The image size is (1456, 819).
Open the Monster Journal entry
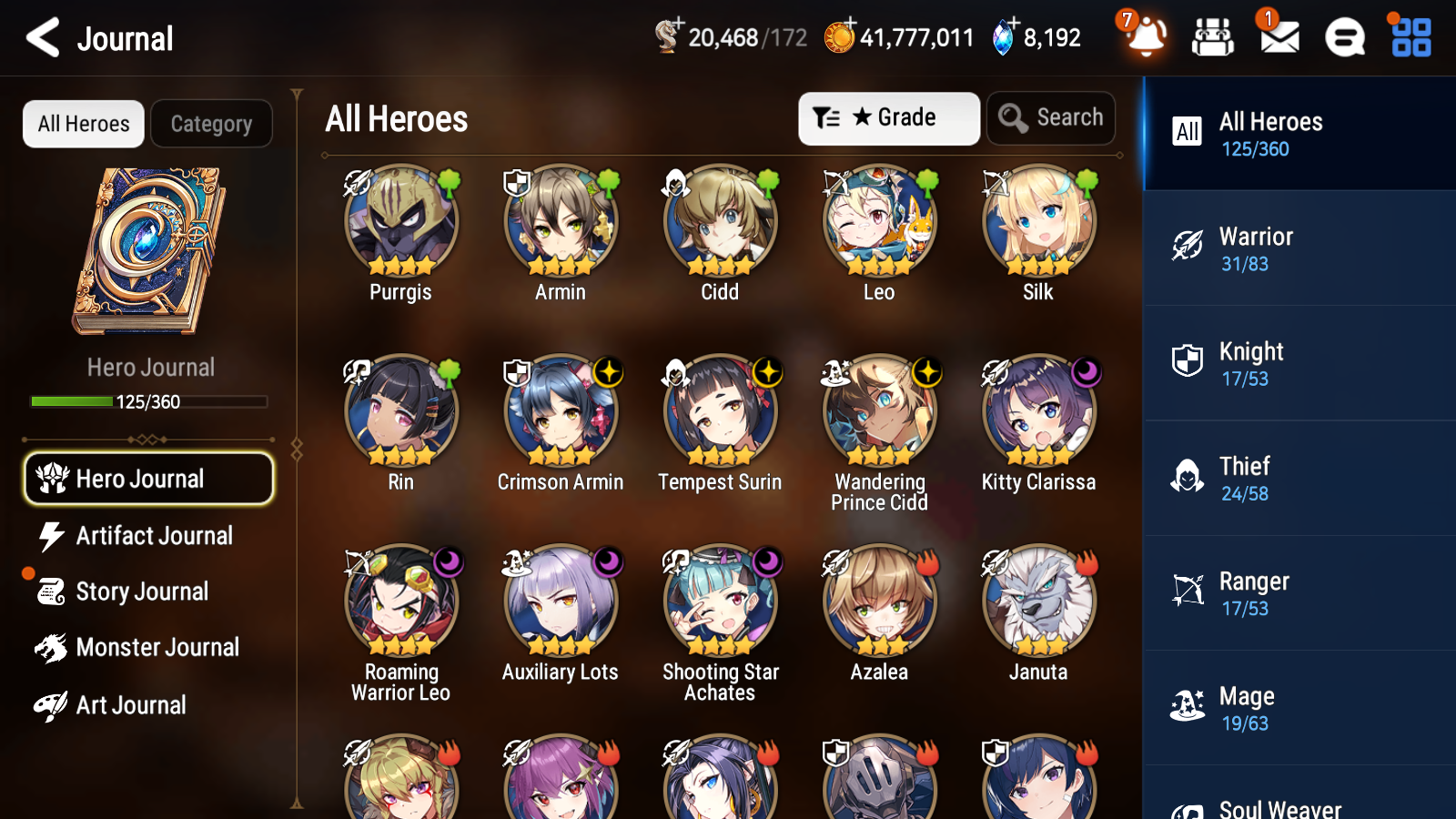point(157,648)
